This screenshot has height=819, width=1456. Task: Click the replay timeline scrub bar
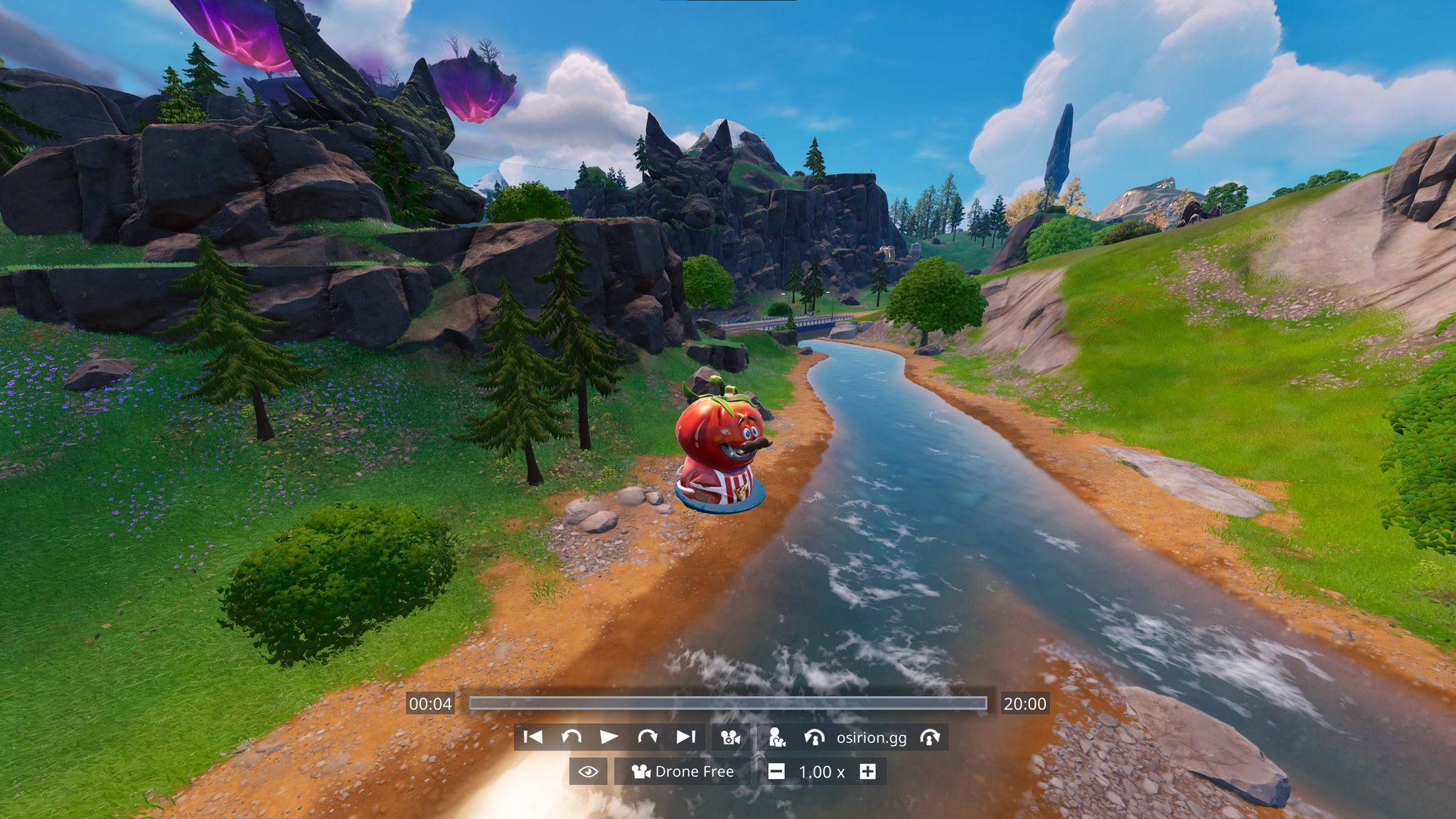(727, 703)
